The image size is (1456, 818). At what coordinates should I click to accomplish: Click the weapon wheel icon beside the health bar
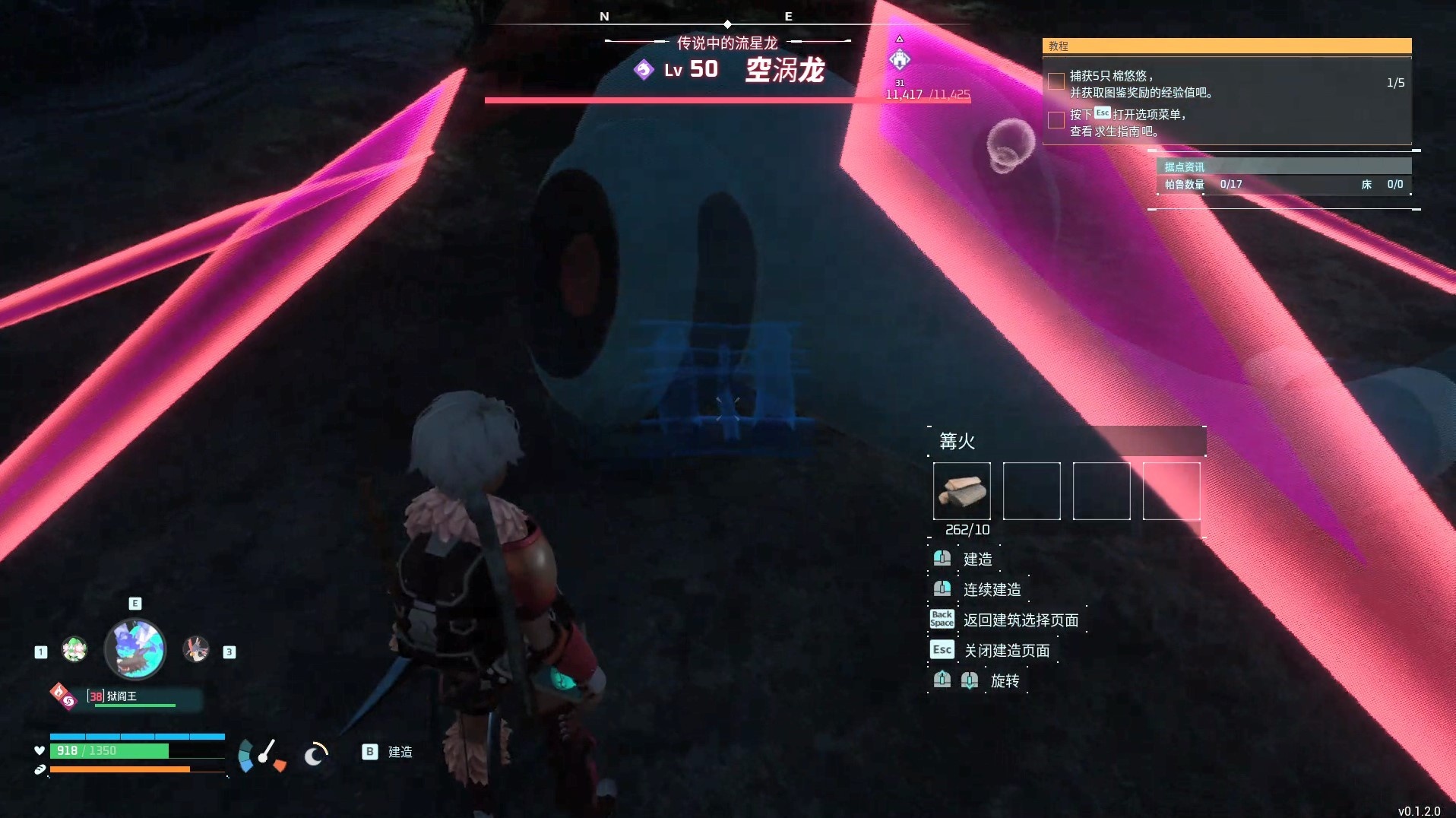(261, 755)
